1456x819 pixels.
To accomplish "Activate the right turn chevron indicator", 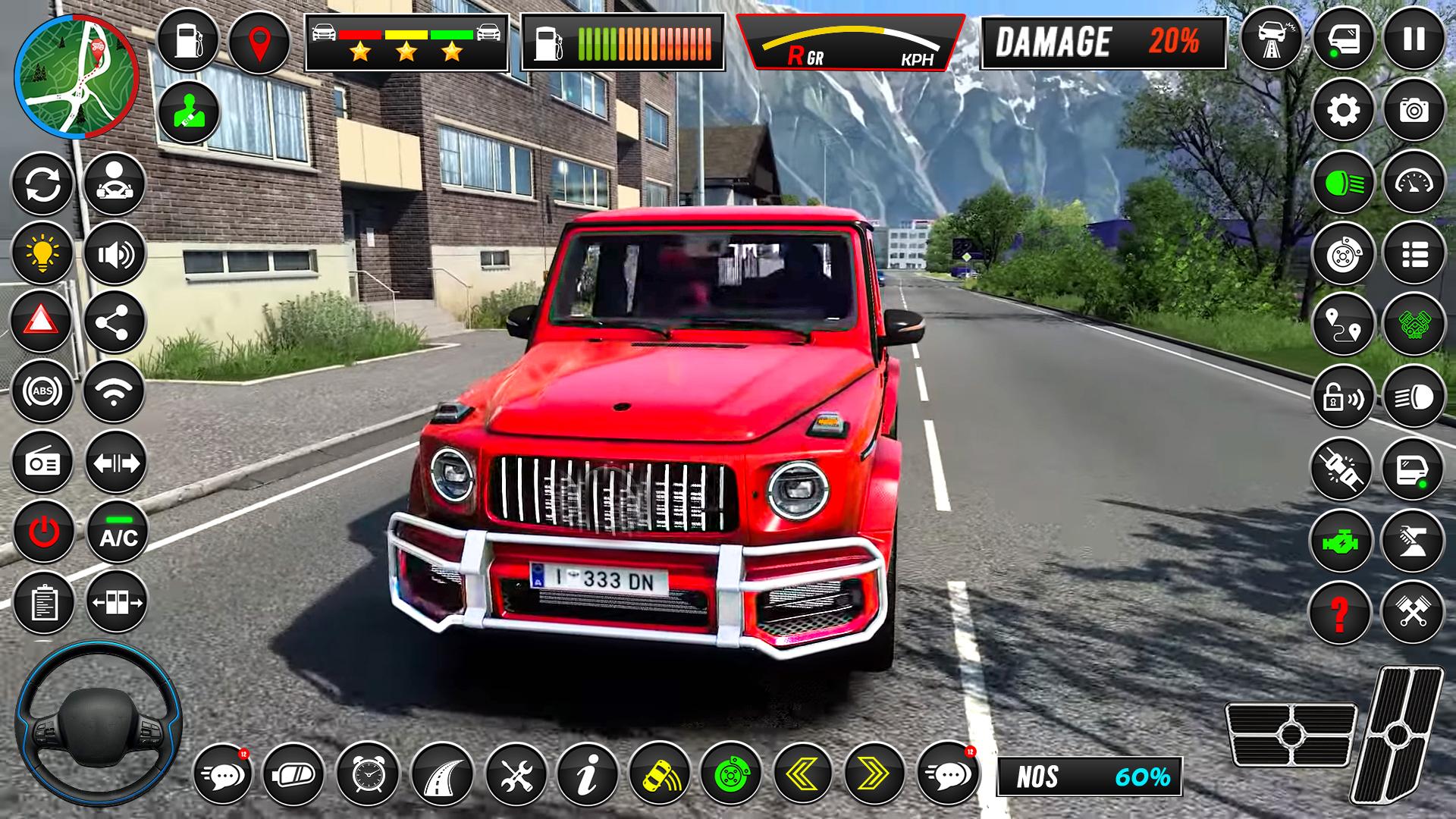I will (874, 773).
